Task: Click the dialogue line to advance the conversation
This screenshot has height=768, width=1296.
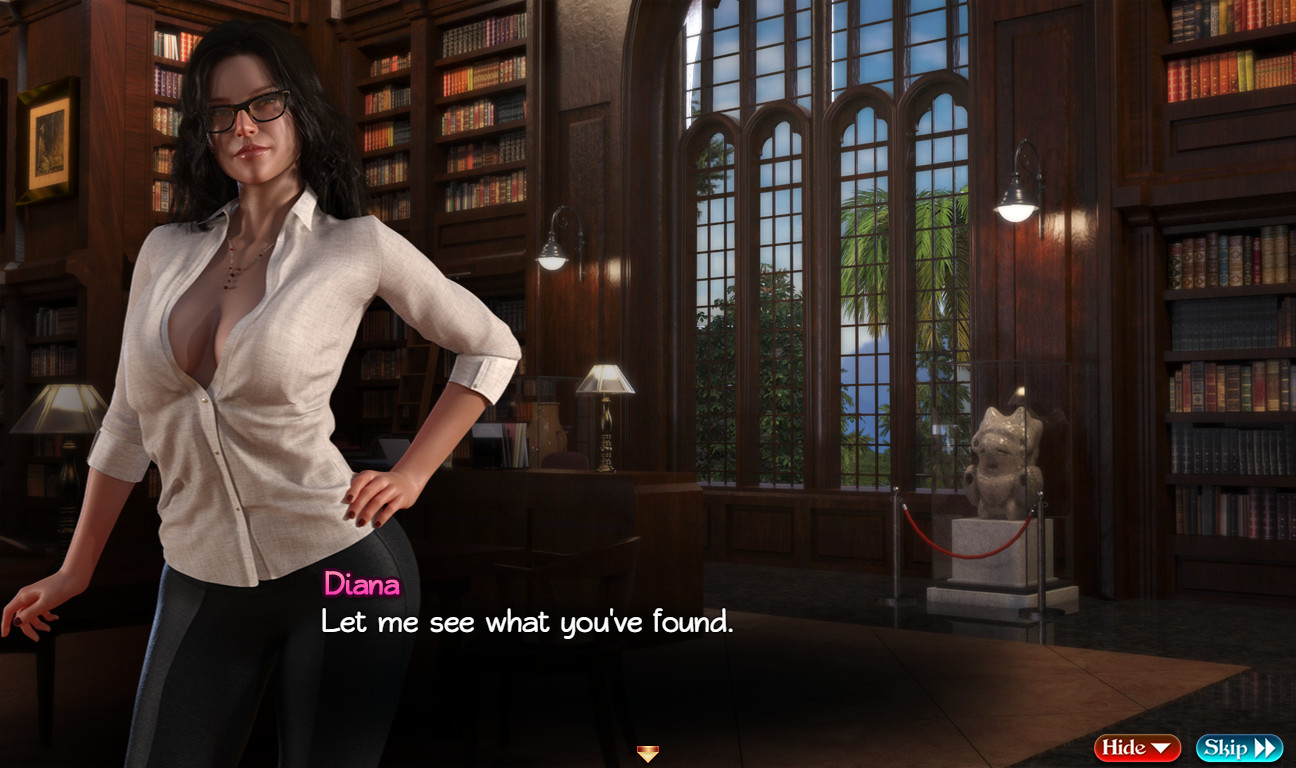Action: [527, 623]
